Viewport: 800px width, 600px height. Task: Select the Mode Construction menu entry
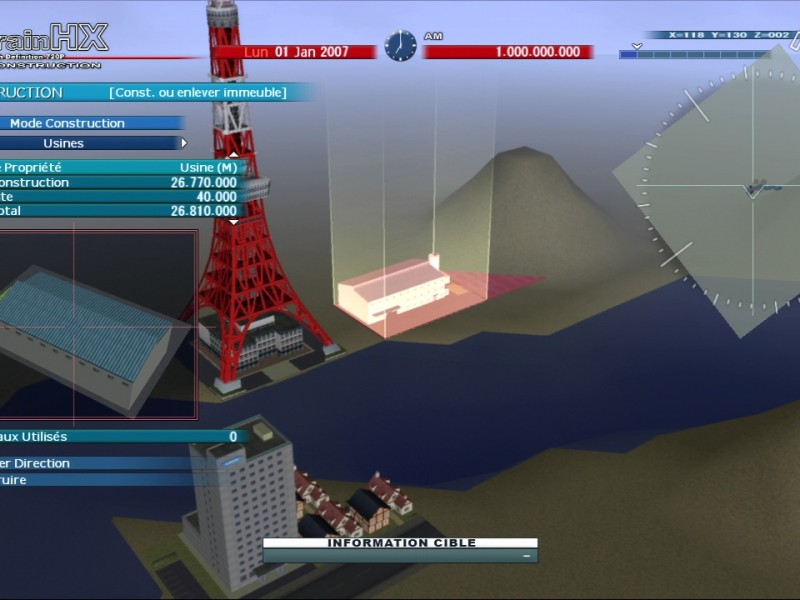click(68, 123)
